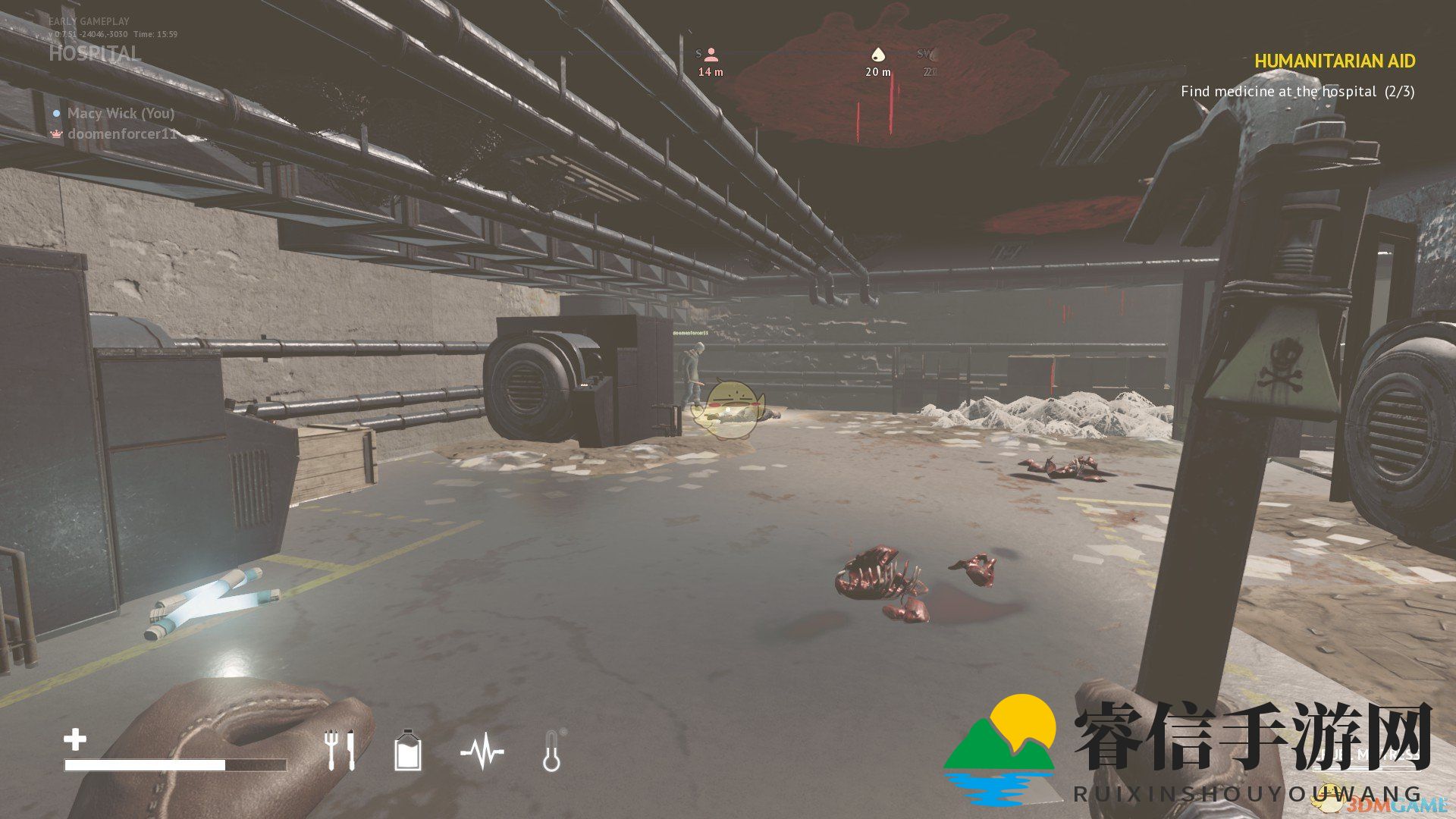
Task: Check the thermometer temperature icon
Action: coord(552,752)
